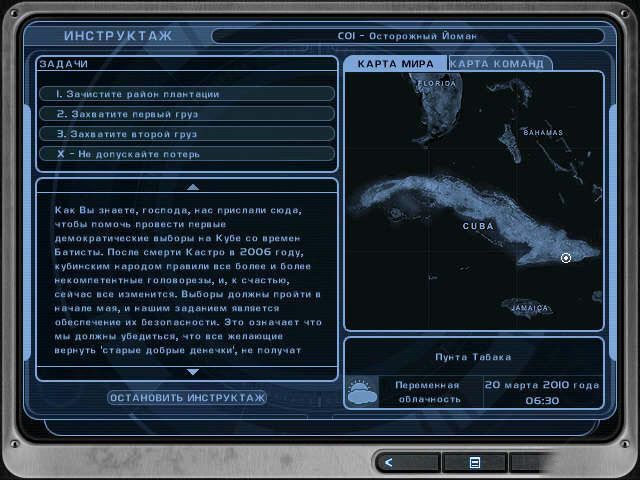
Task: Open the menu icon button in bottom bar
Action: 474,462
